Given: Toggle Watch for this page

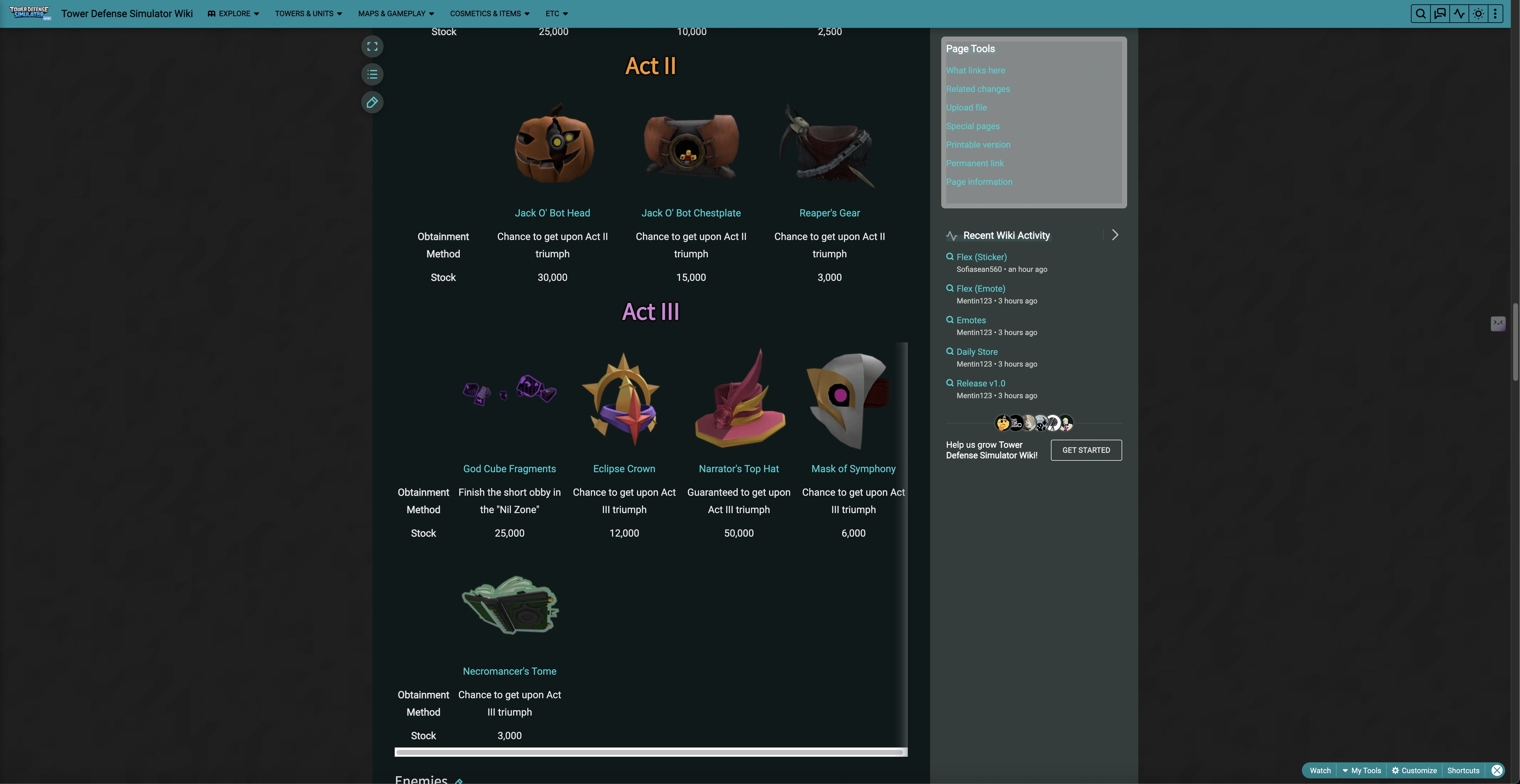Looking at the screenshot, I should (1320, 770).
